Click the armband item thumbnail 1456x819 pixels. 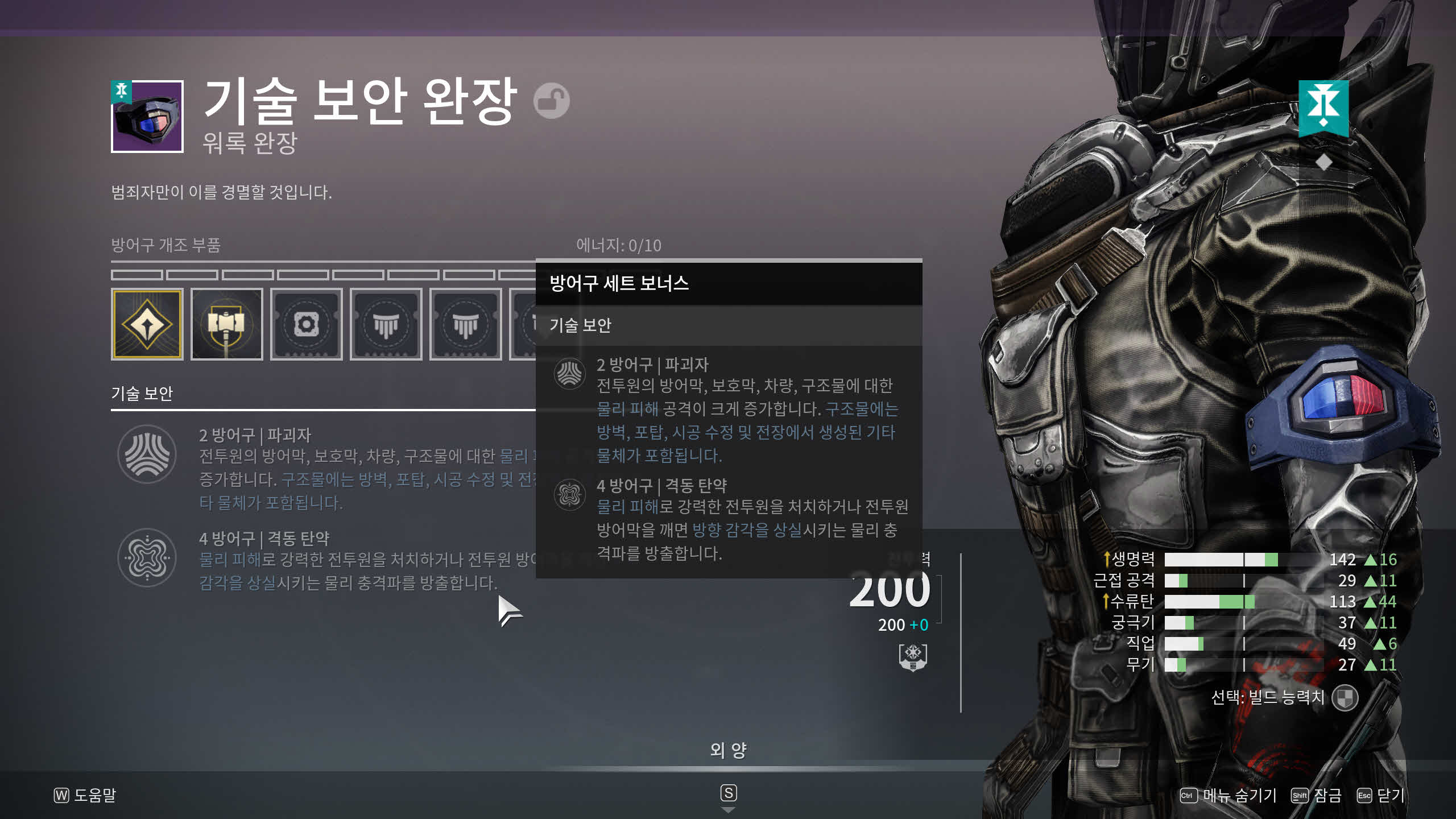click(x=147, y=117)
